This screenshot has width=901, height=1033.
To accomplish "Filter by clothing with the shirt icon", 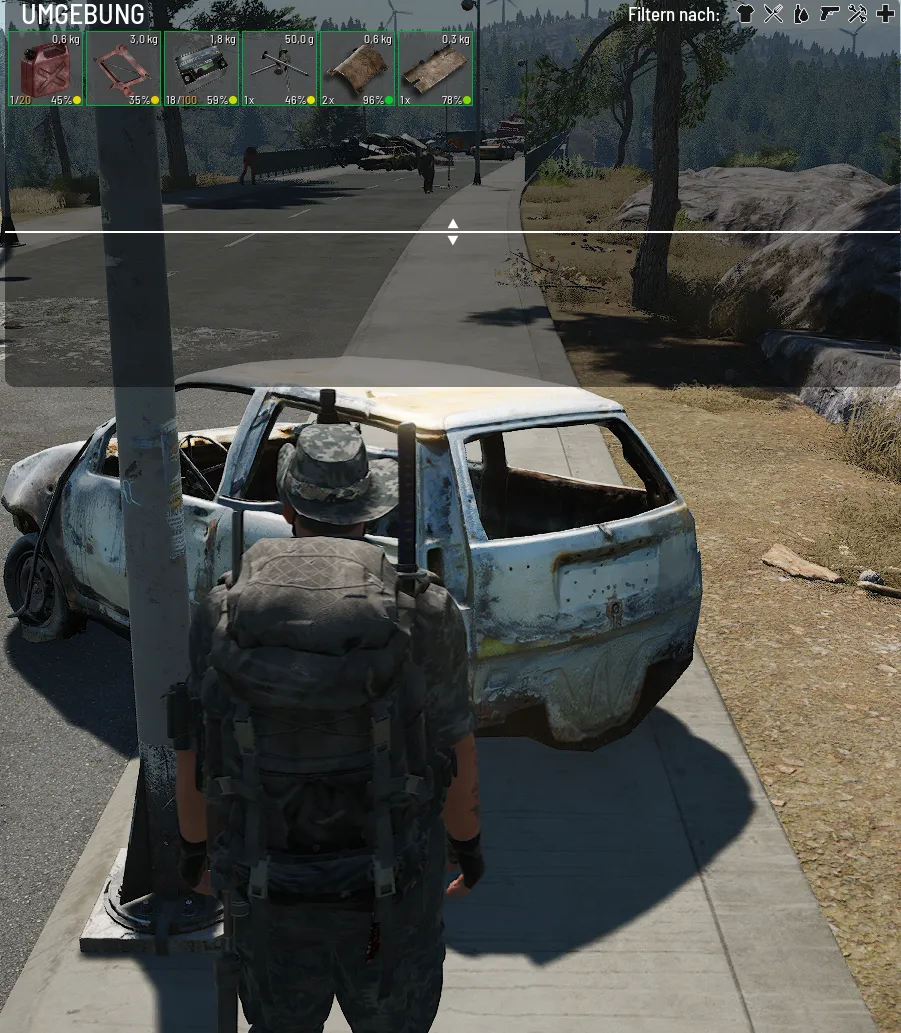I will (x=744, y=14).
